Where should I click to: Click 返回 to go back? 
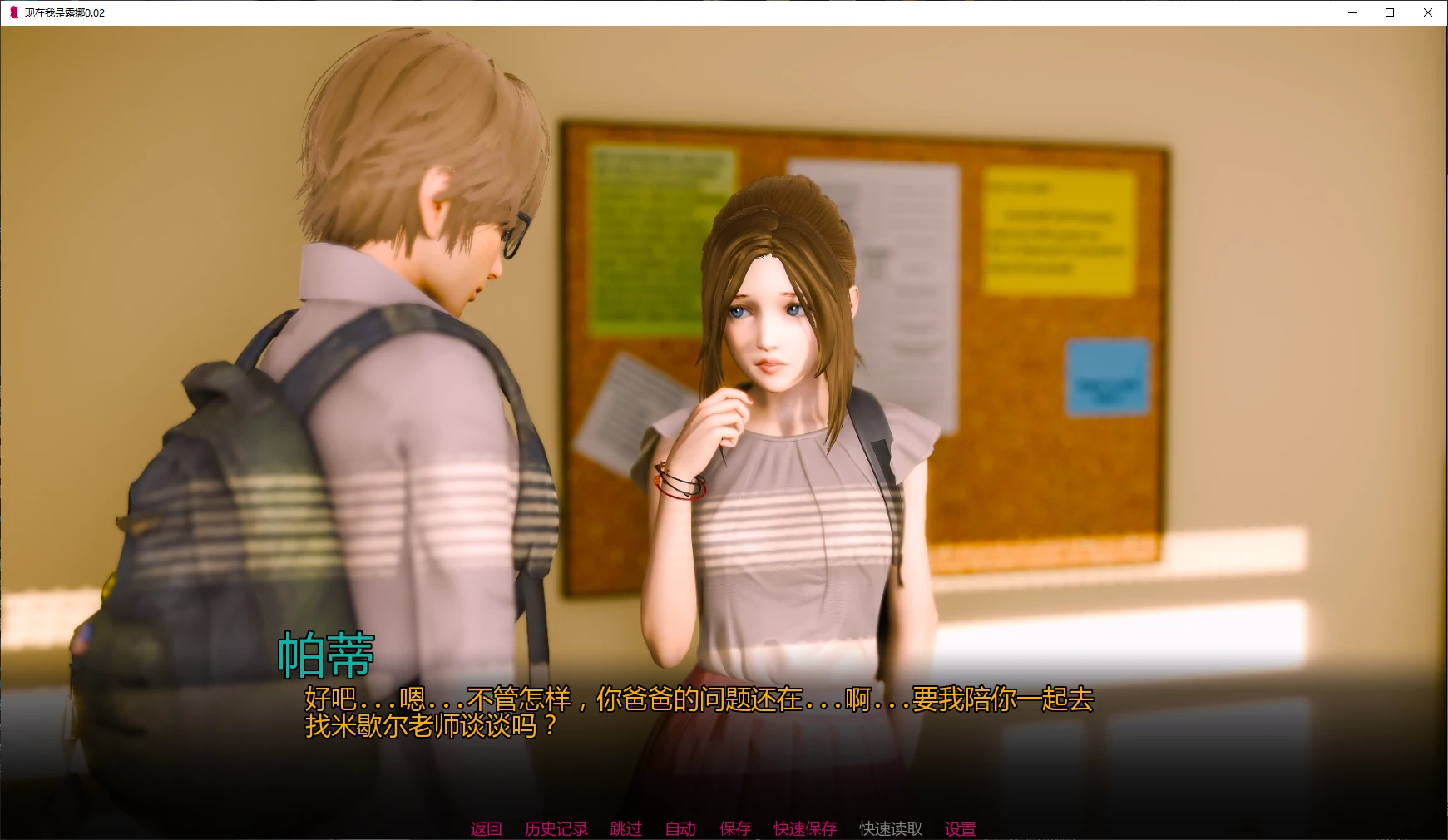[486, 828]
